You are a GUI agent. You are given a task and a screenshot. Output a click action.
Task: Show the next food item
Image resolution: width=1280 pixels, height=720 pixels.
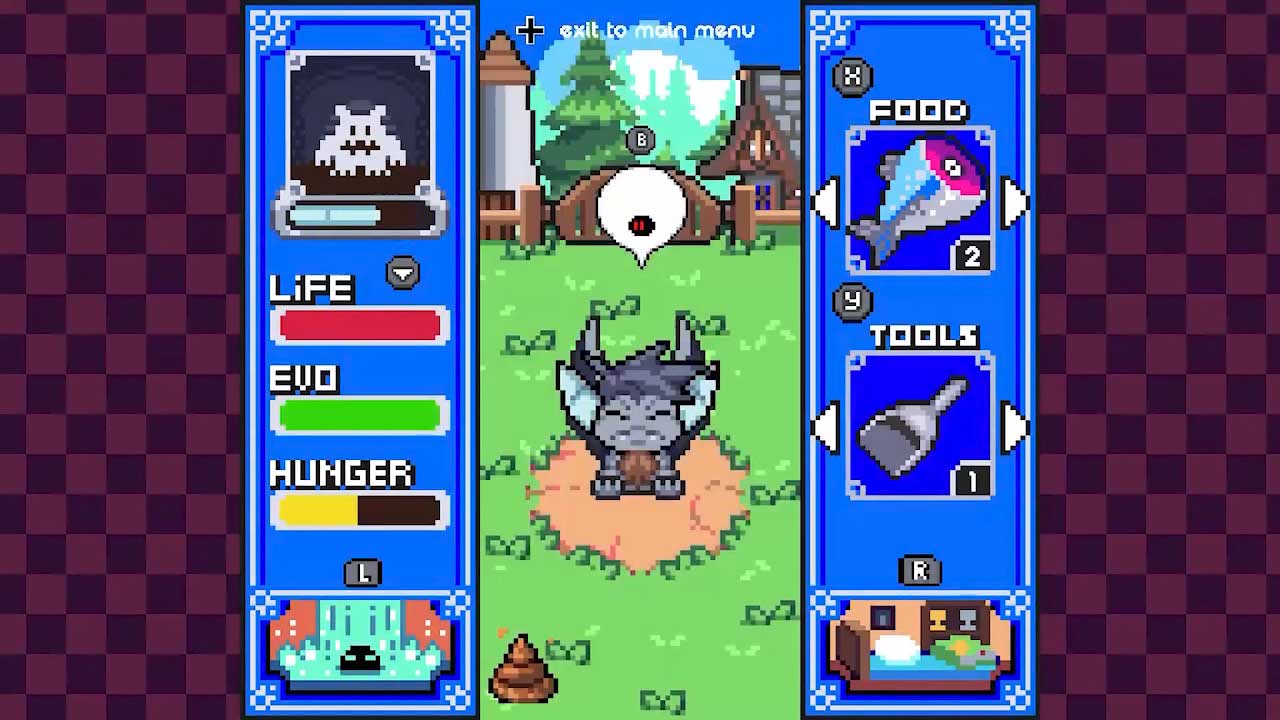1014,202
